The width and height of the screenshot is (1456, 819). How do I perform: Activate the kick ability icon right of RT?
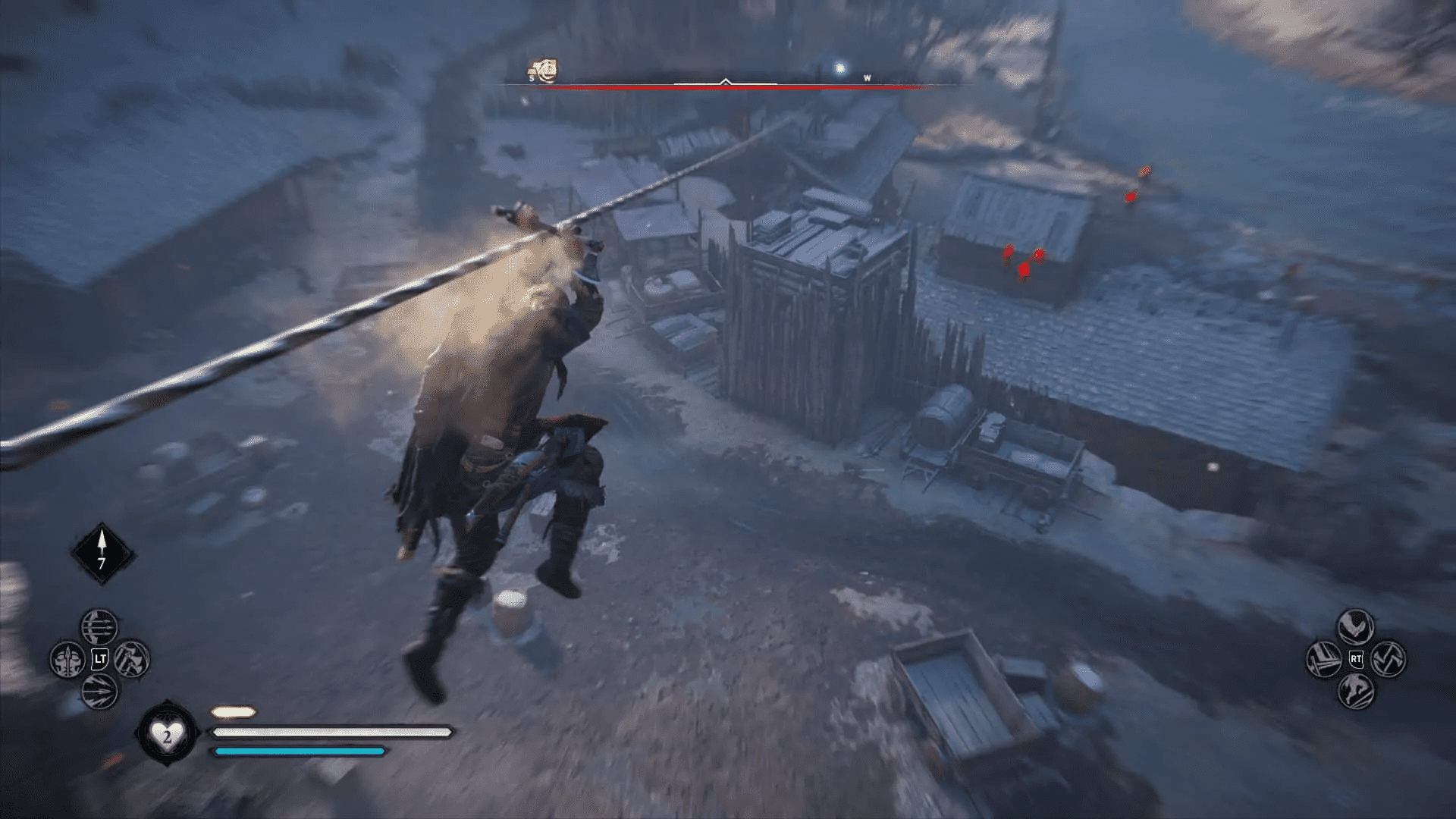pyautogui.click(x=1389, y=659)
